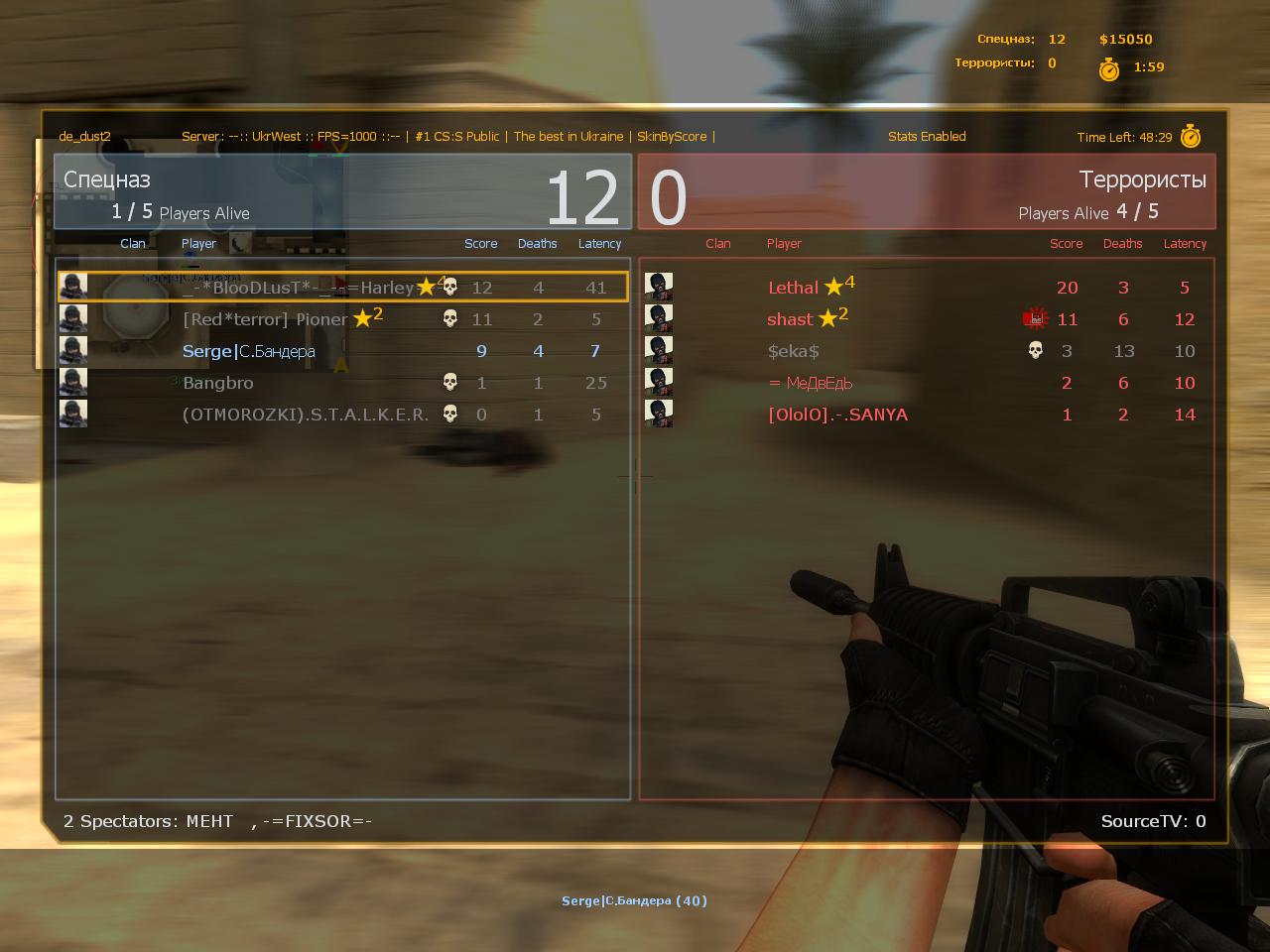Select the BlooDLusT Harley player row
The image size is (1270, 952).
342,288
